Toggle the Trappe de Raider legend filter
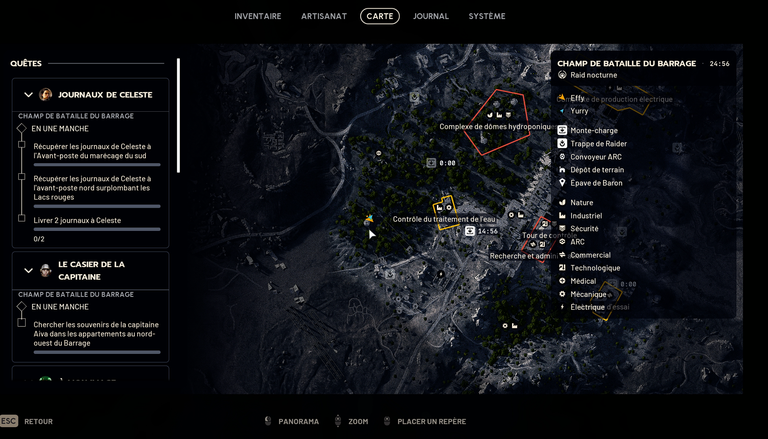The width and height of the screenshot is (768, 439). click(x=598, y=144)
